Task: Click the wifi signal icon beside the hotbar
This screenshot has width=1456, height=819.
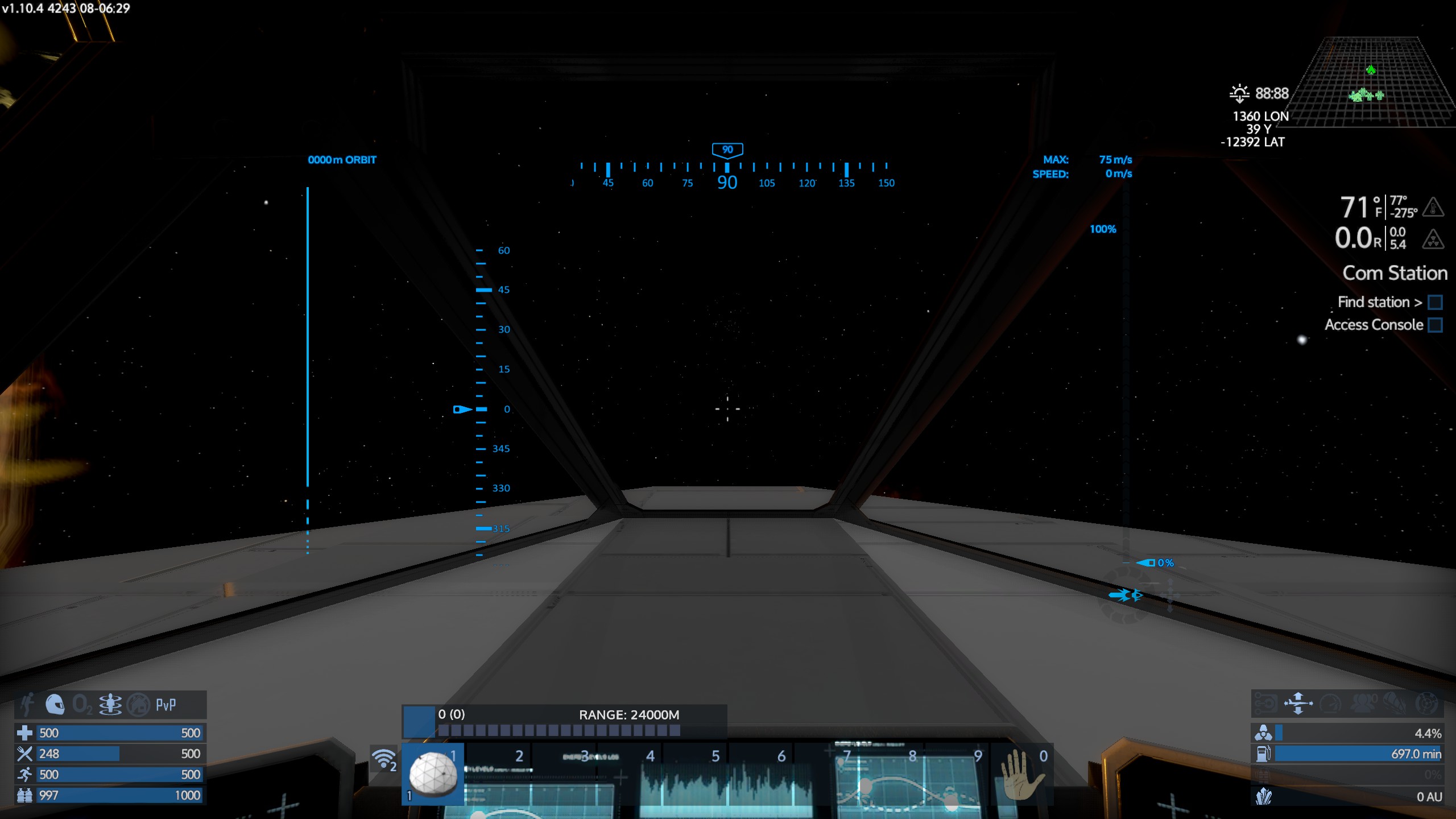Action: 384,759
